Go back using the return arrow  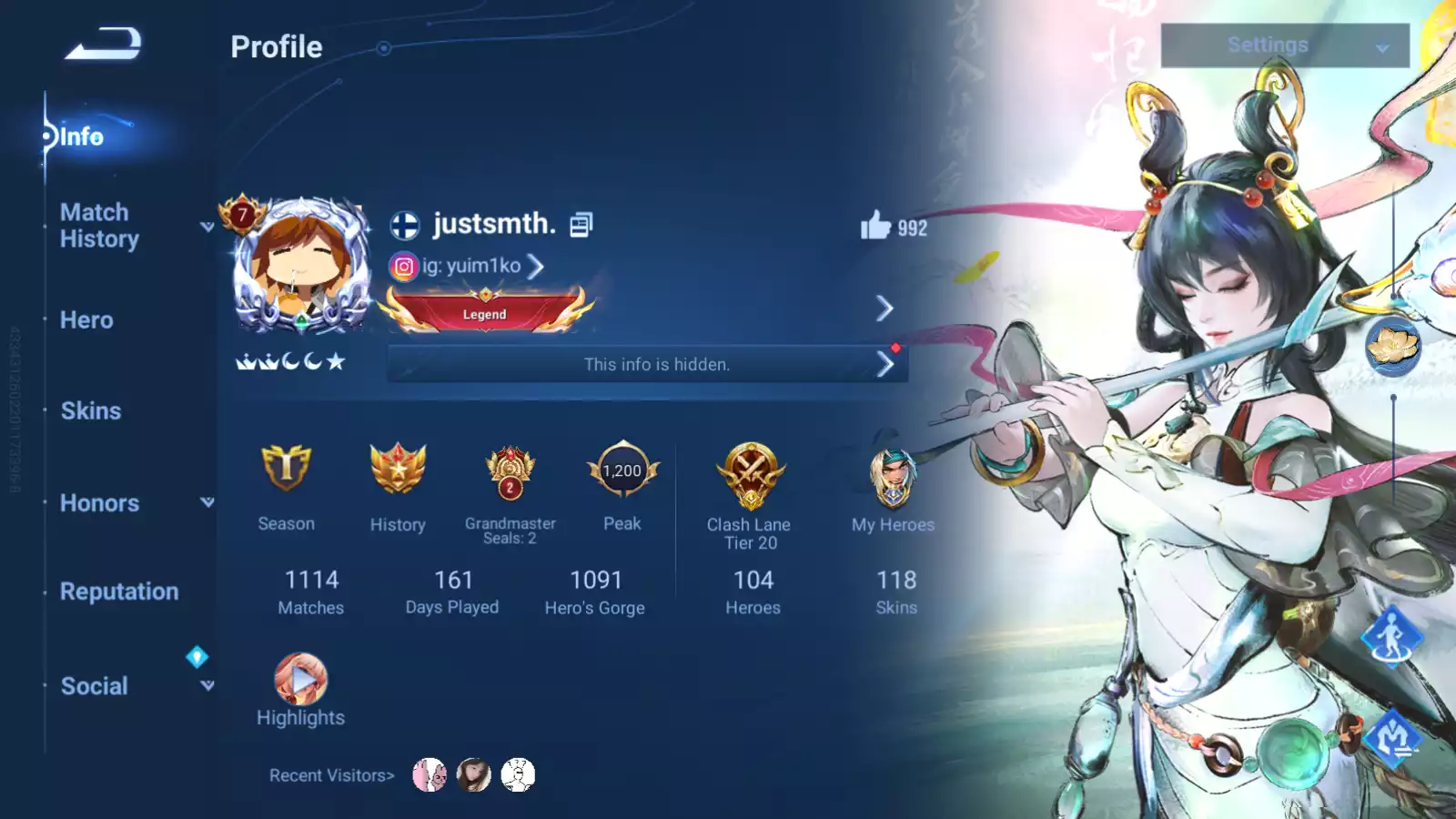104,44
